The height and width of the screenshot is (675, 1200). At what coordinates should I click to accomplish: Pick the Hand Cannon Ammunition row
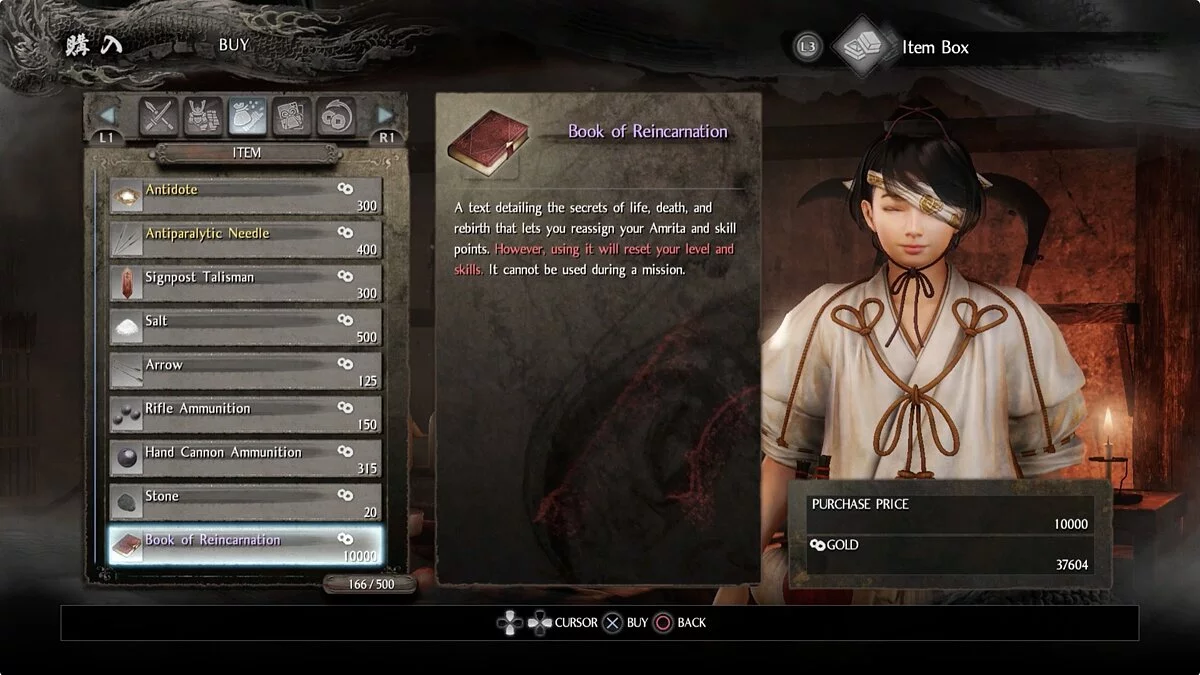coord(245,459)
